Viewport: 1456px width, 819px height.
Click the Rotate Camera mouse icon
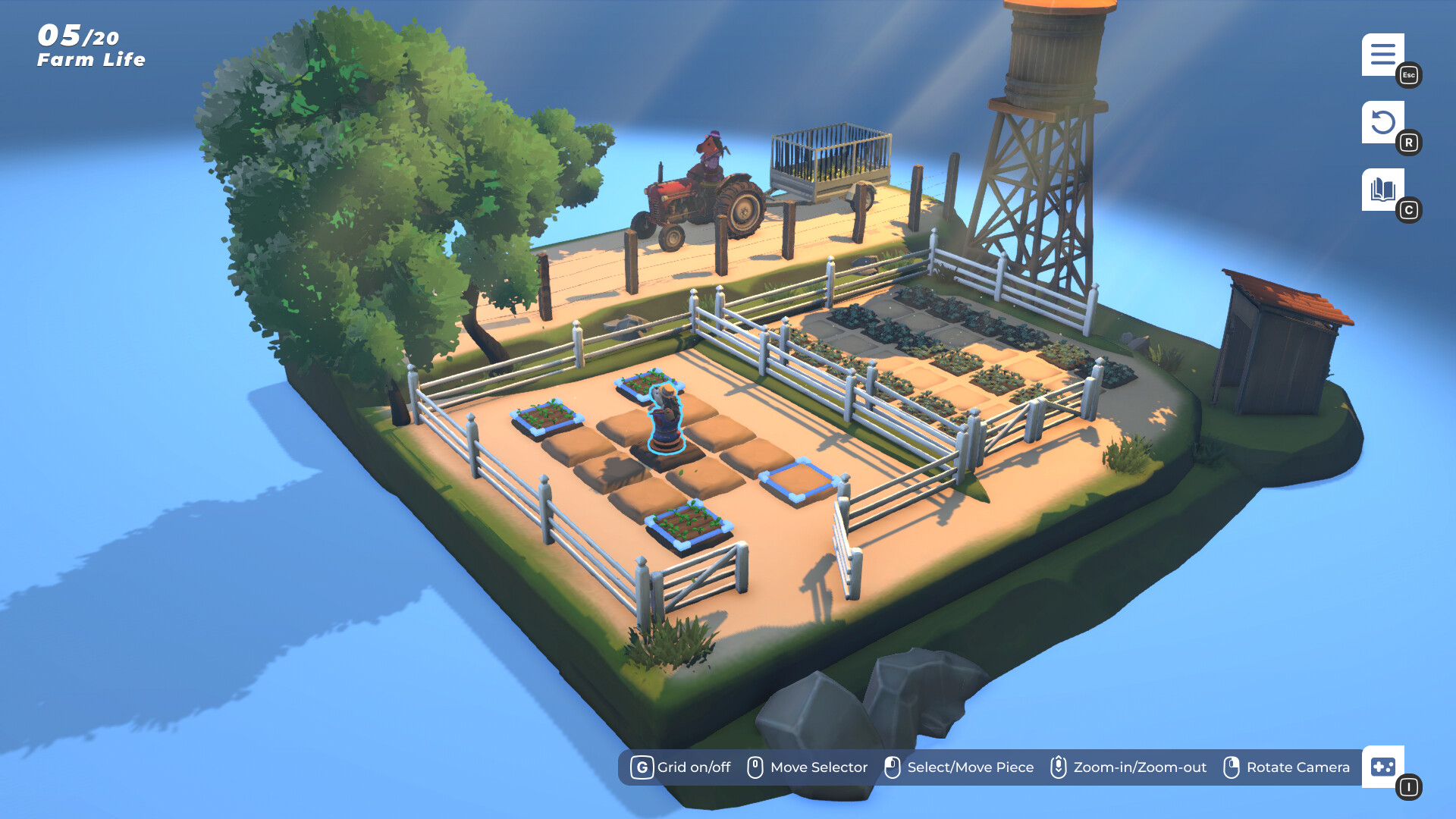coord(1232,767)
